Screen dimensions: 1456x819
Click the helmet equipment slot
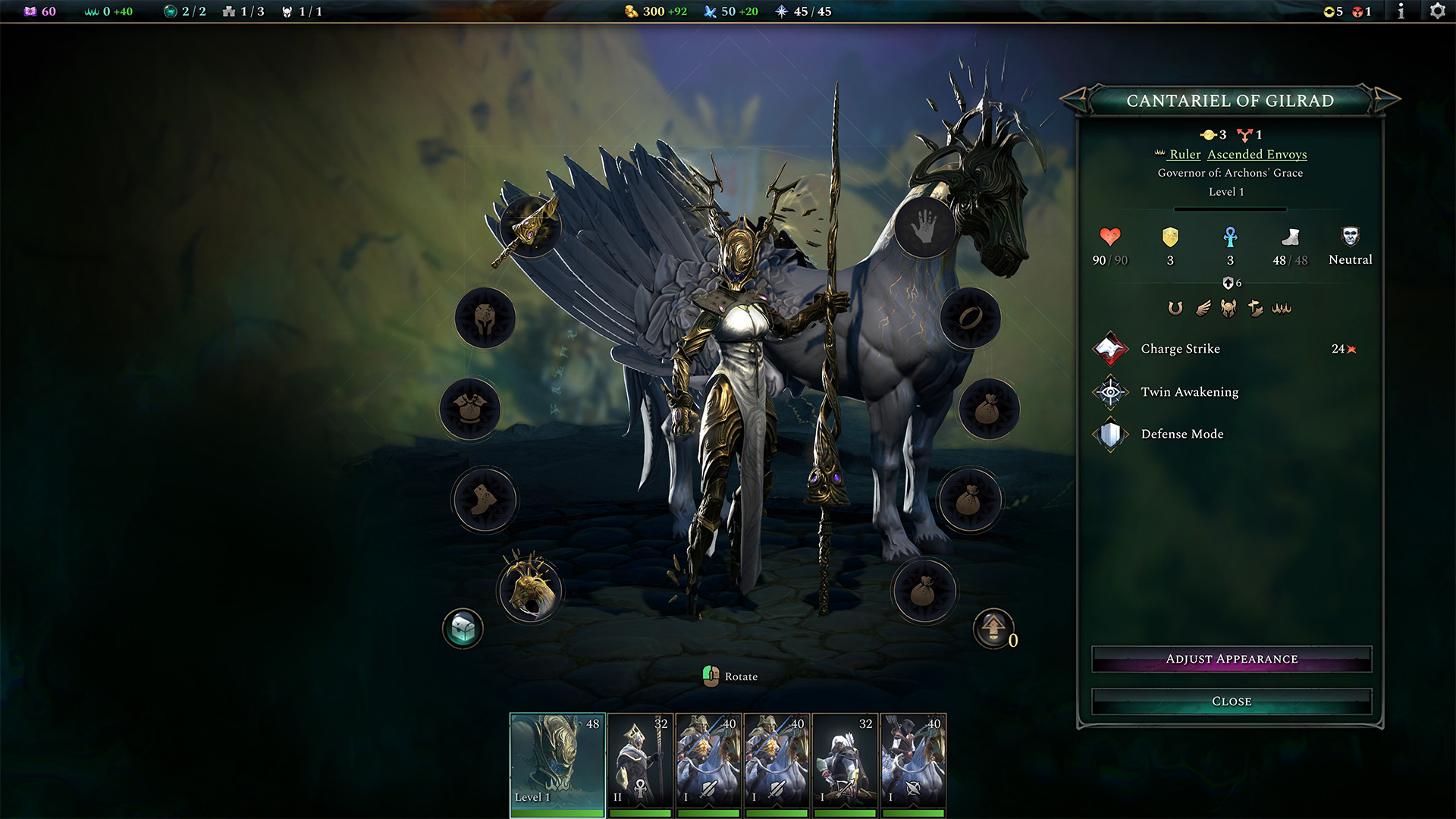click(485, 319)
